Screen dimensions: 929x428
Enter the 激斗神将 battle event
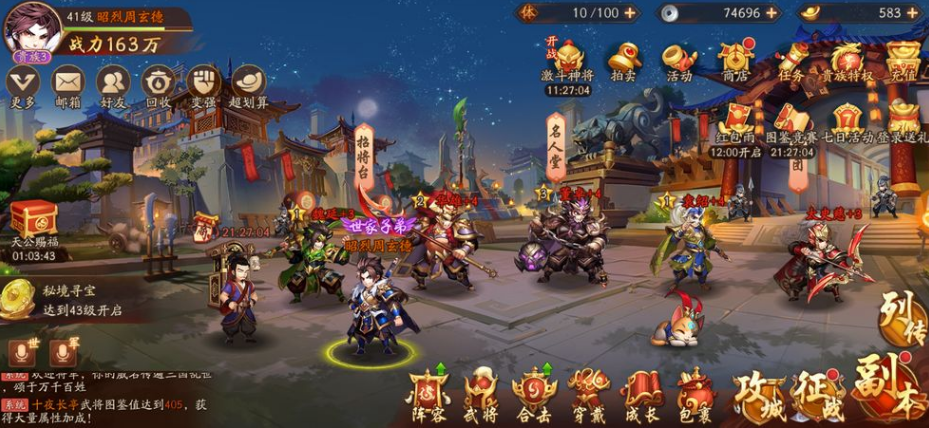tap(568, 58)
